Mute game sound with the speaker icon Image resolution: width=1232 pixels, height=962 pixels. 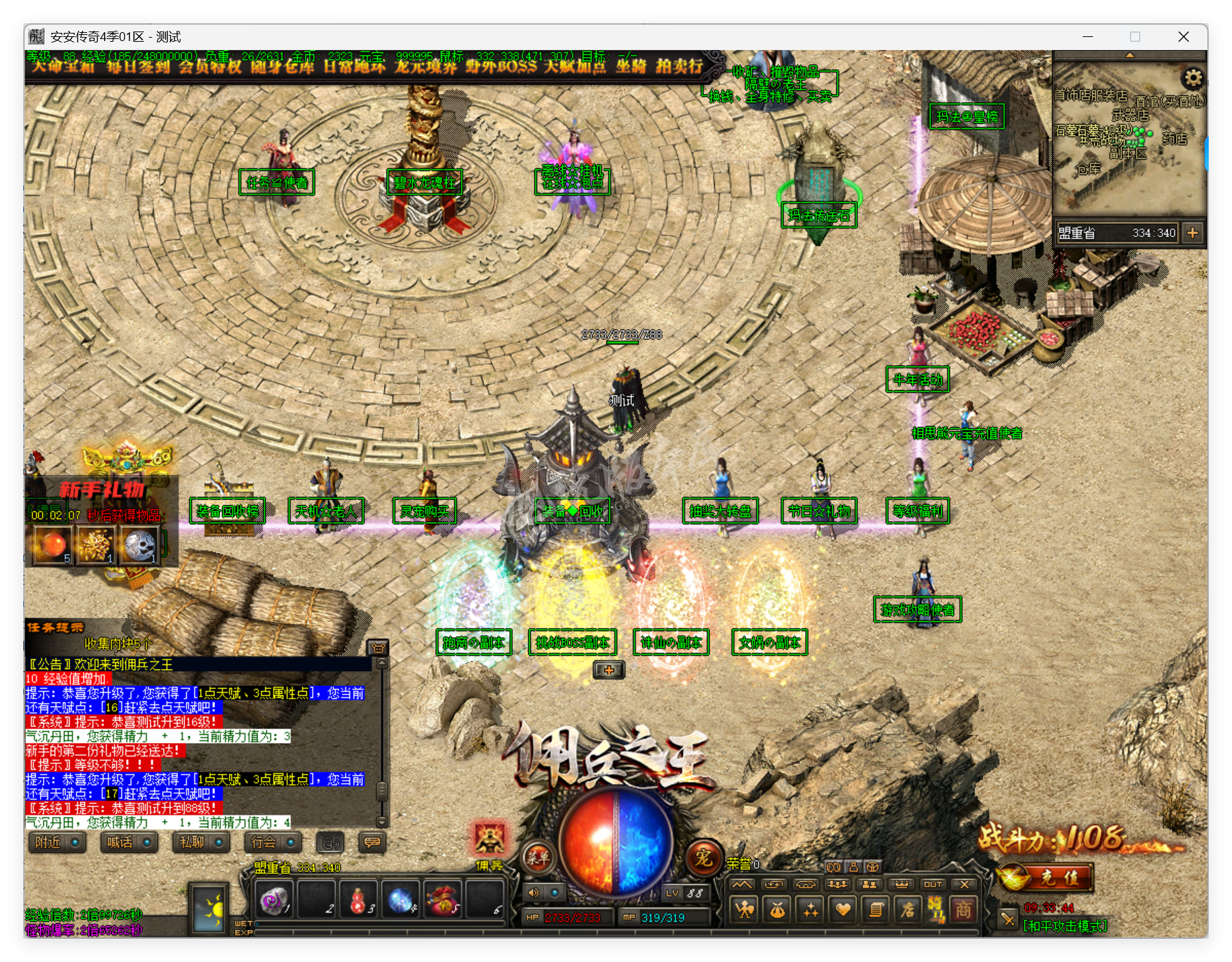coord(533,892)
